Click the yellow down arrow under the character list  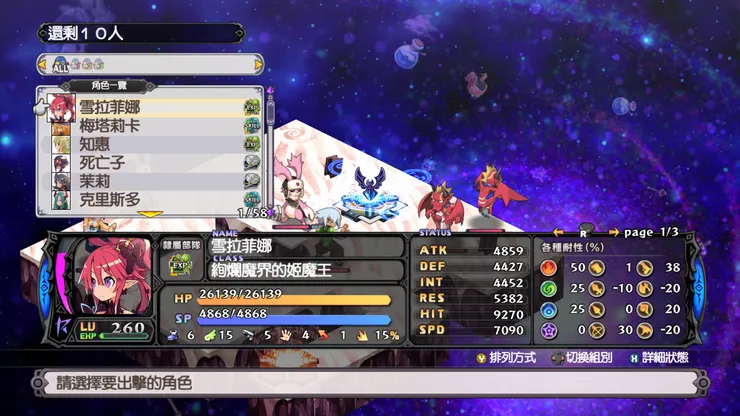(150, 214)
